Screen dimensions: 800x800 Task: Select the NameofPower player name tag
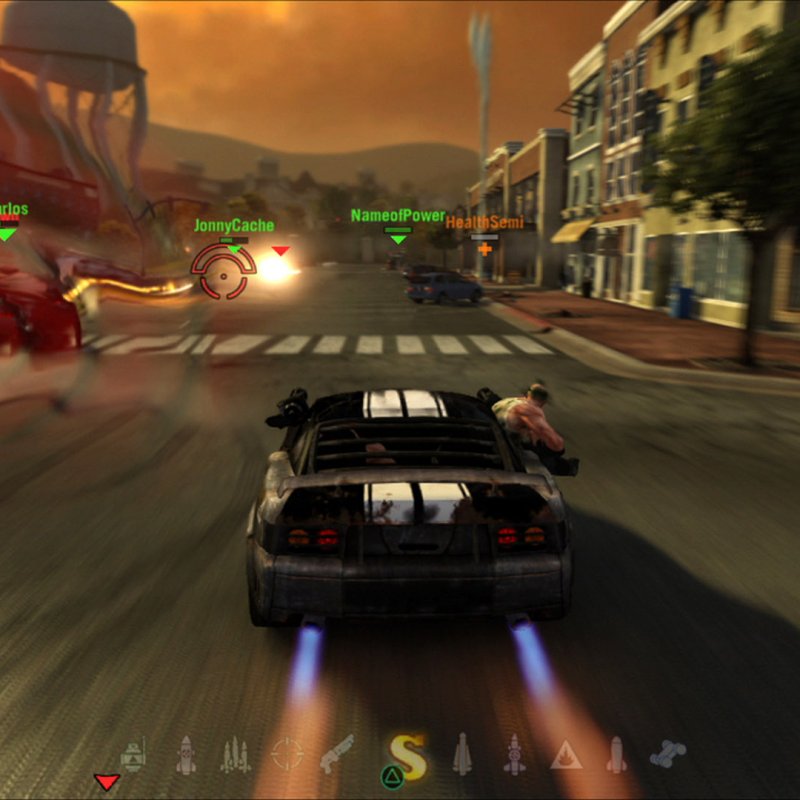(398, 216)
